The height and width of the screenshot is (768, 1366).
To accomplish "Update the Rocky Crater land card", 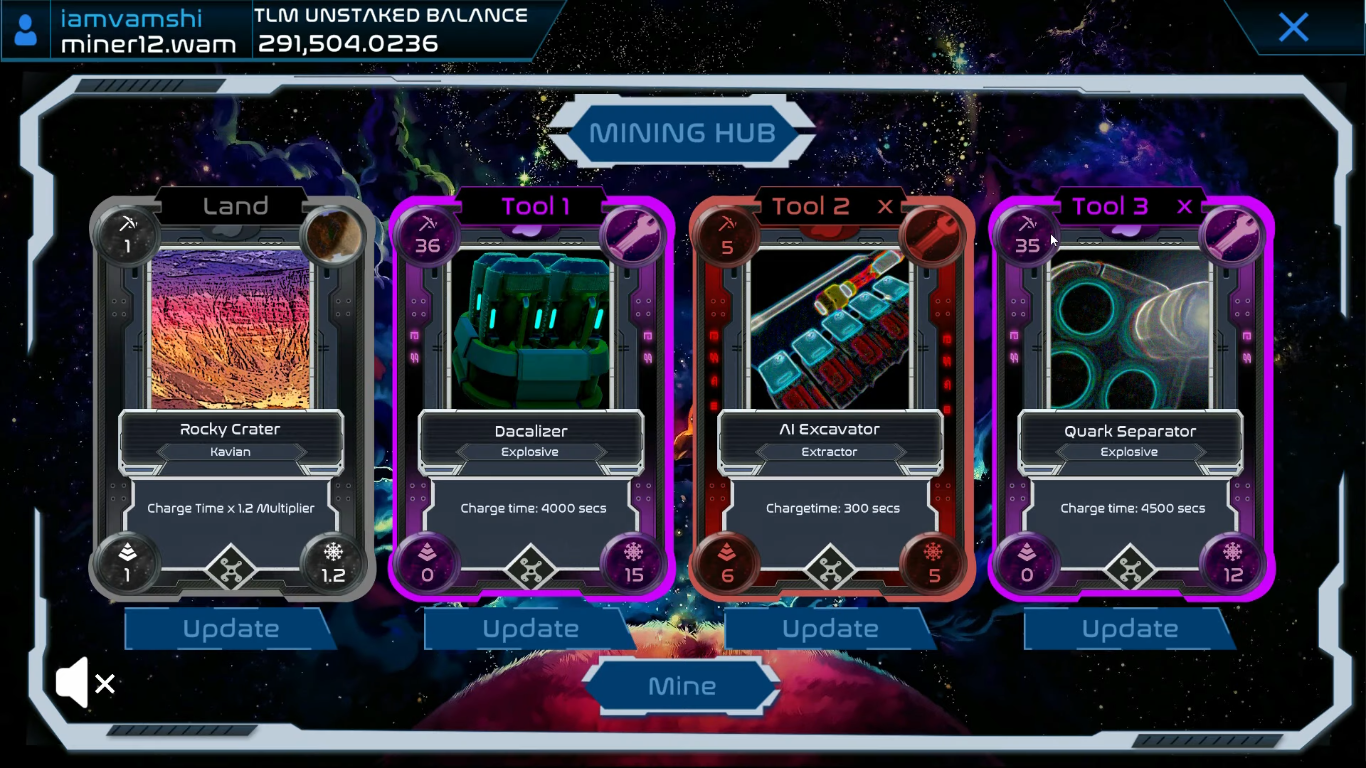I will tap(230, 629).
